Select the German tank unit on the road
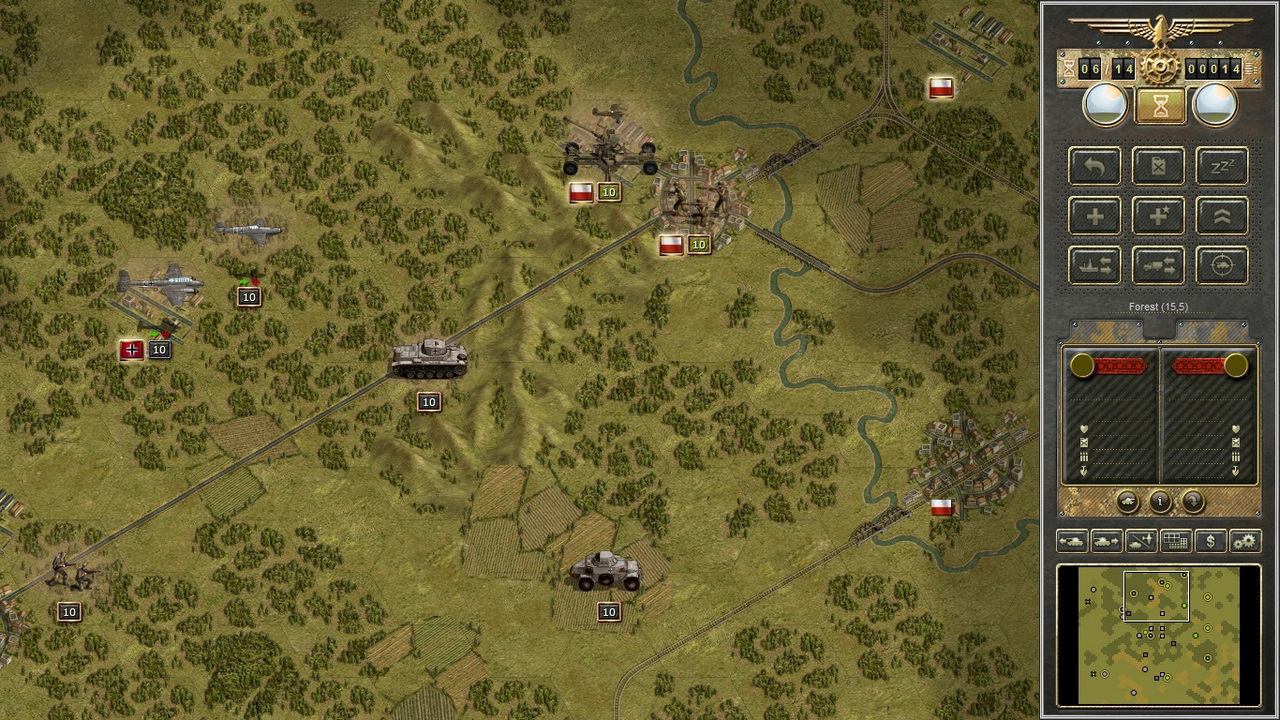This screenshot has width=1280, height=720. [429, 359]
